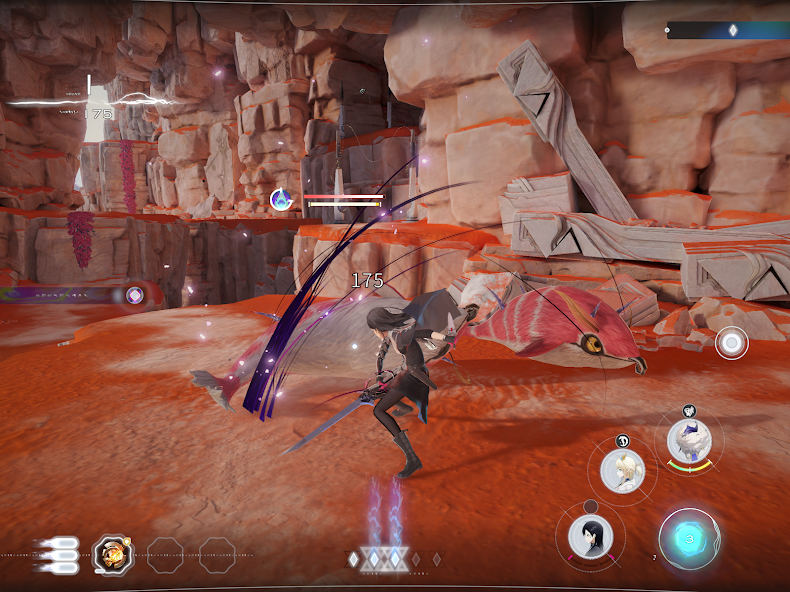Activate the glowing cyan orb skill

(x=689, y=539)
